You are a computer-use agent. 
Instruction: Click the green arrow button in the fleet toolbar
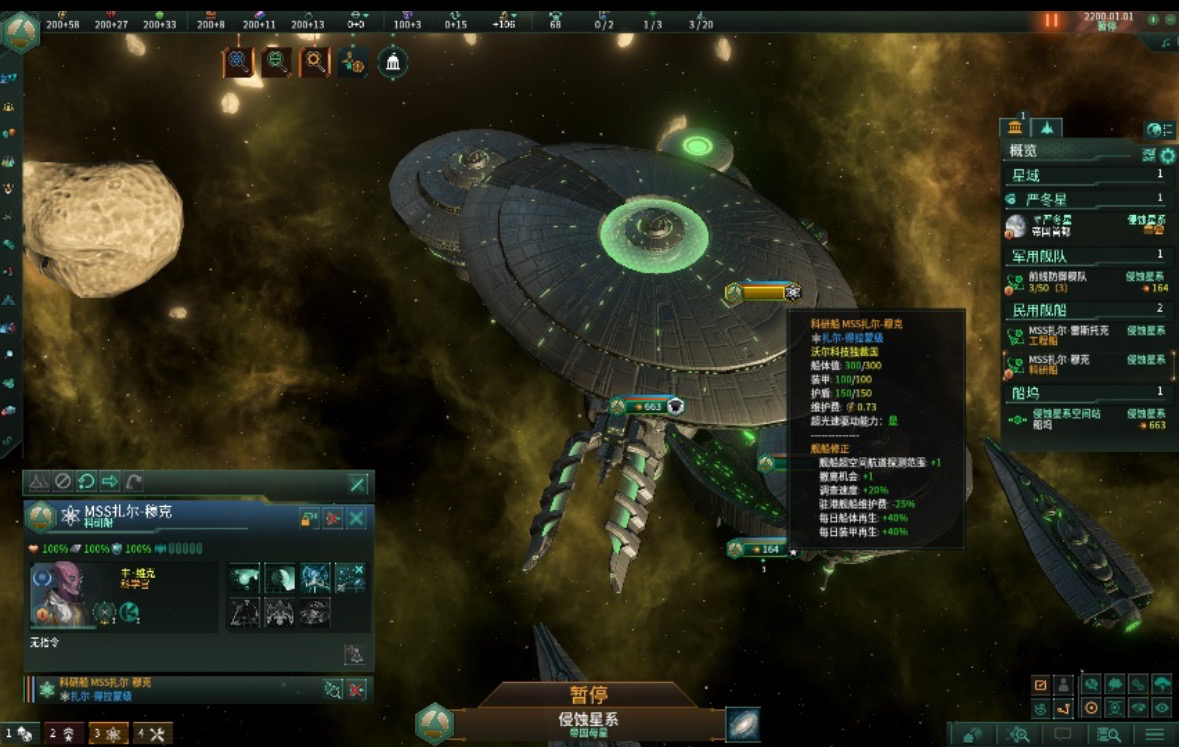110,482
